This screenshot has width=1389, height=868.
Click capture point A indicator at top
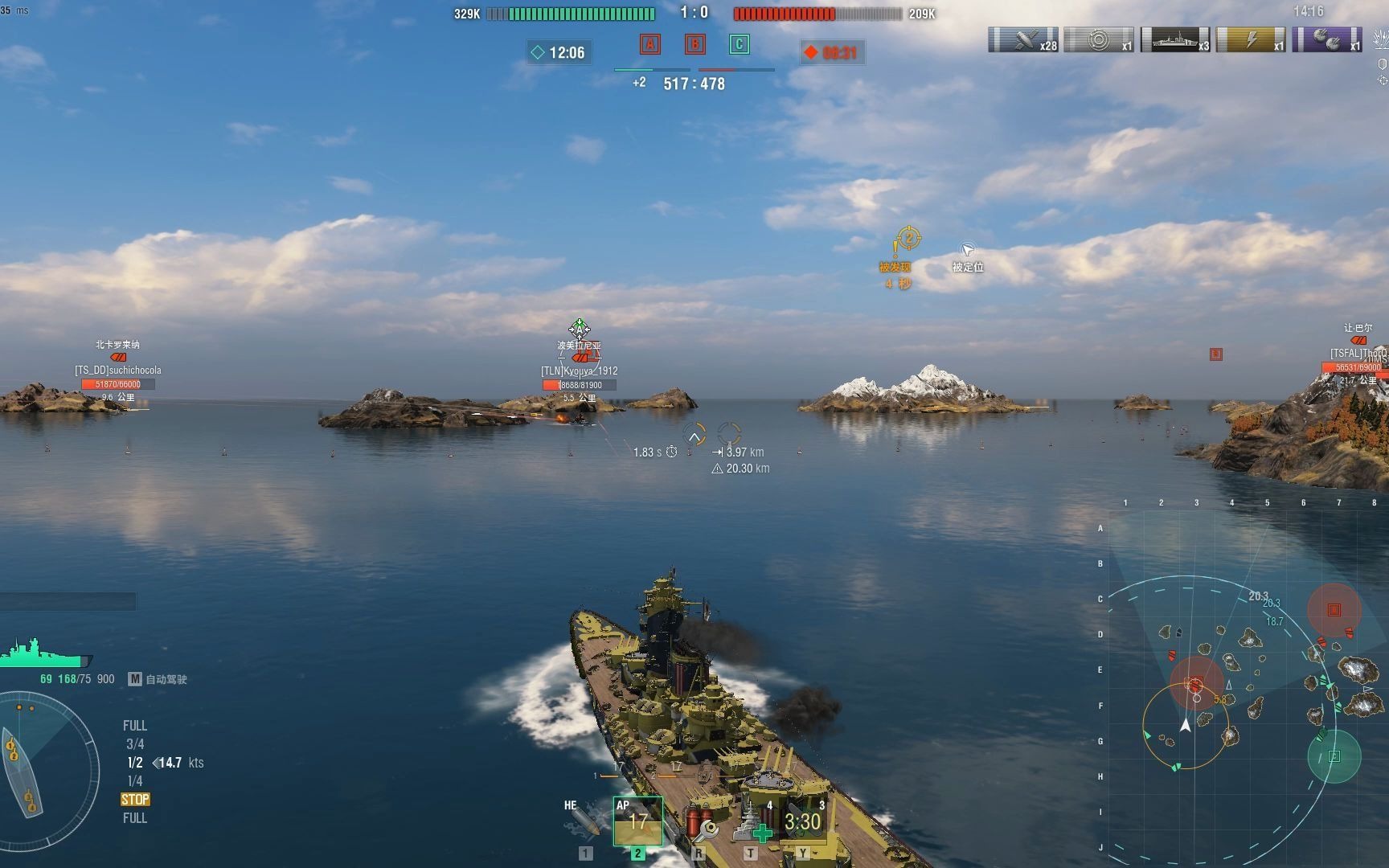pos(649,44)
